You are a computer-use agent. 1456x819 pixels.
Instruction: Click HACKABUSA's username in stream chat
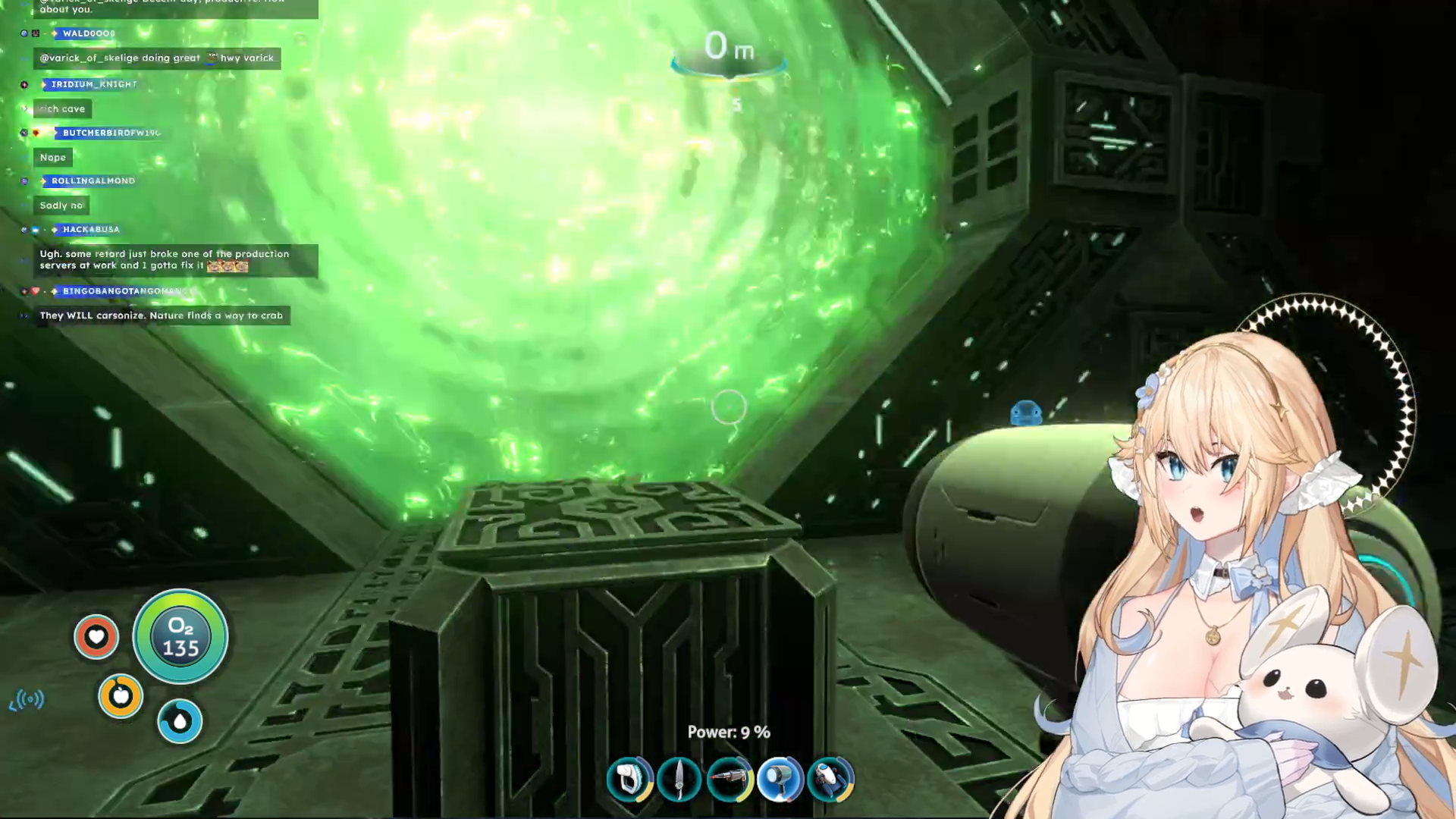[91, 229]
